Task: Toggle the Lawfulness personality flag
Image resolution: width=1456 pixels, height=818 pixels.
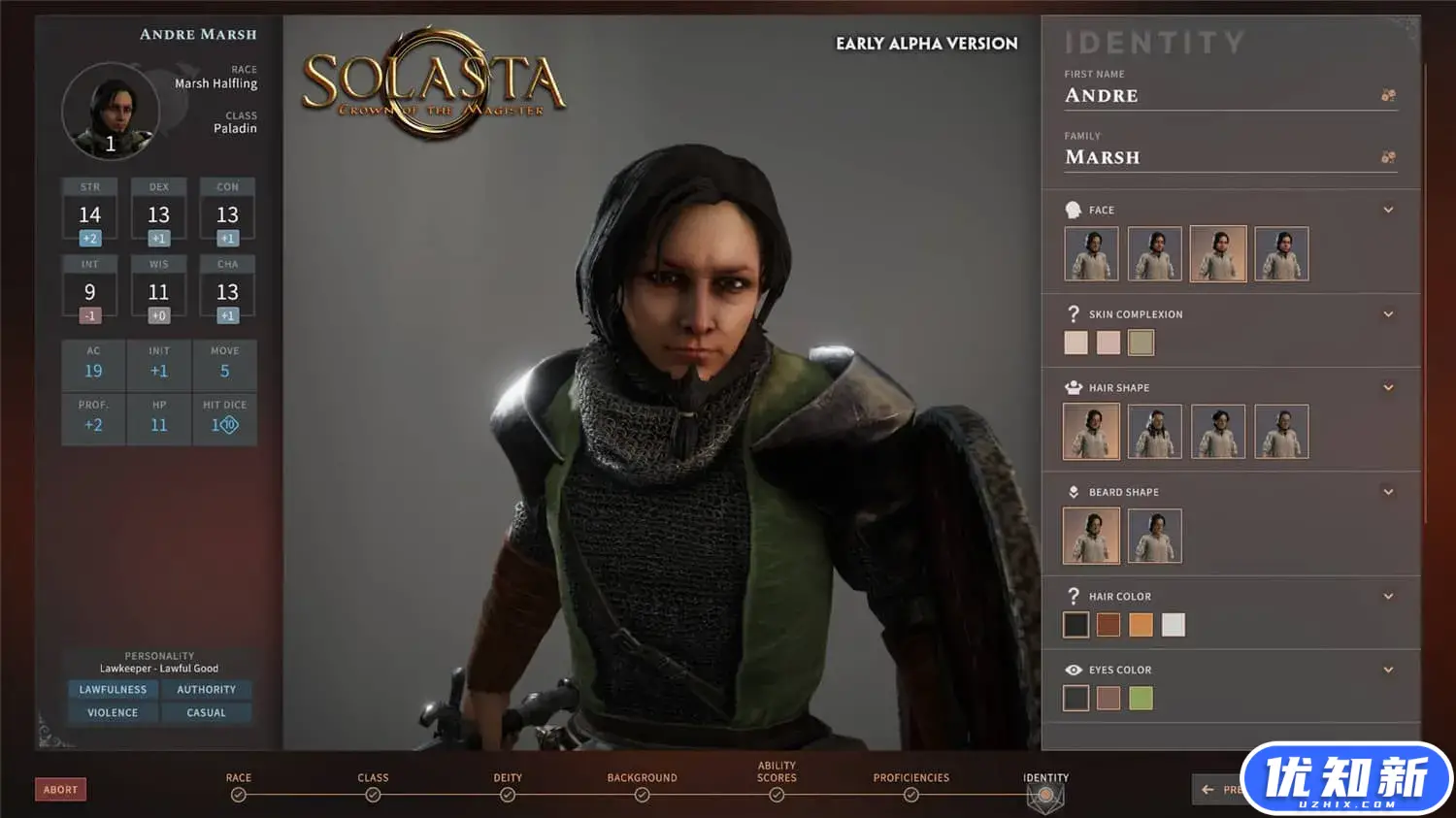Action: [x=113, y=690]
